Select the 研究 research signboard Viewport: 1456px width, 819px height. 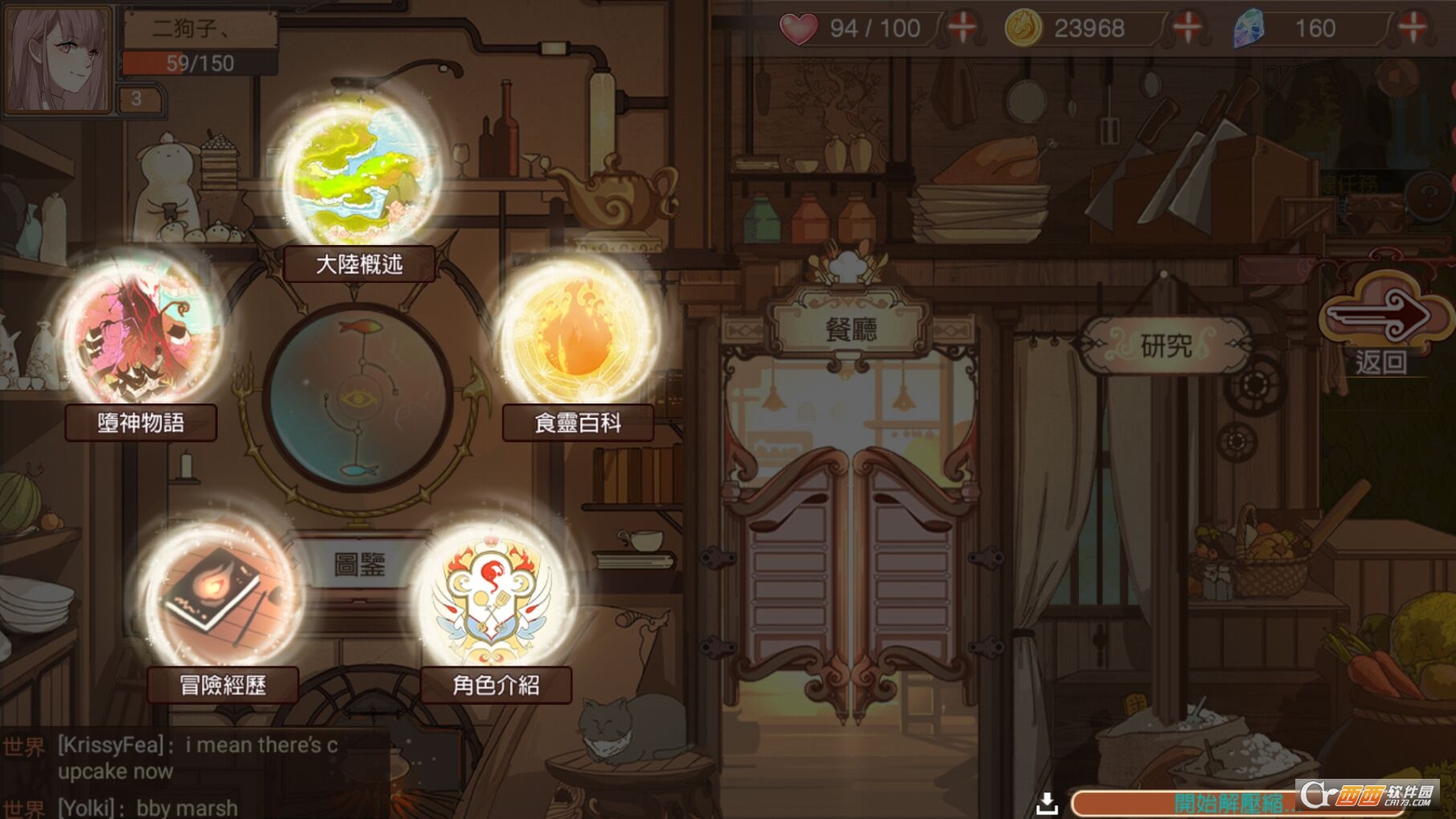(x=1165, y=344)
